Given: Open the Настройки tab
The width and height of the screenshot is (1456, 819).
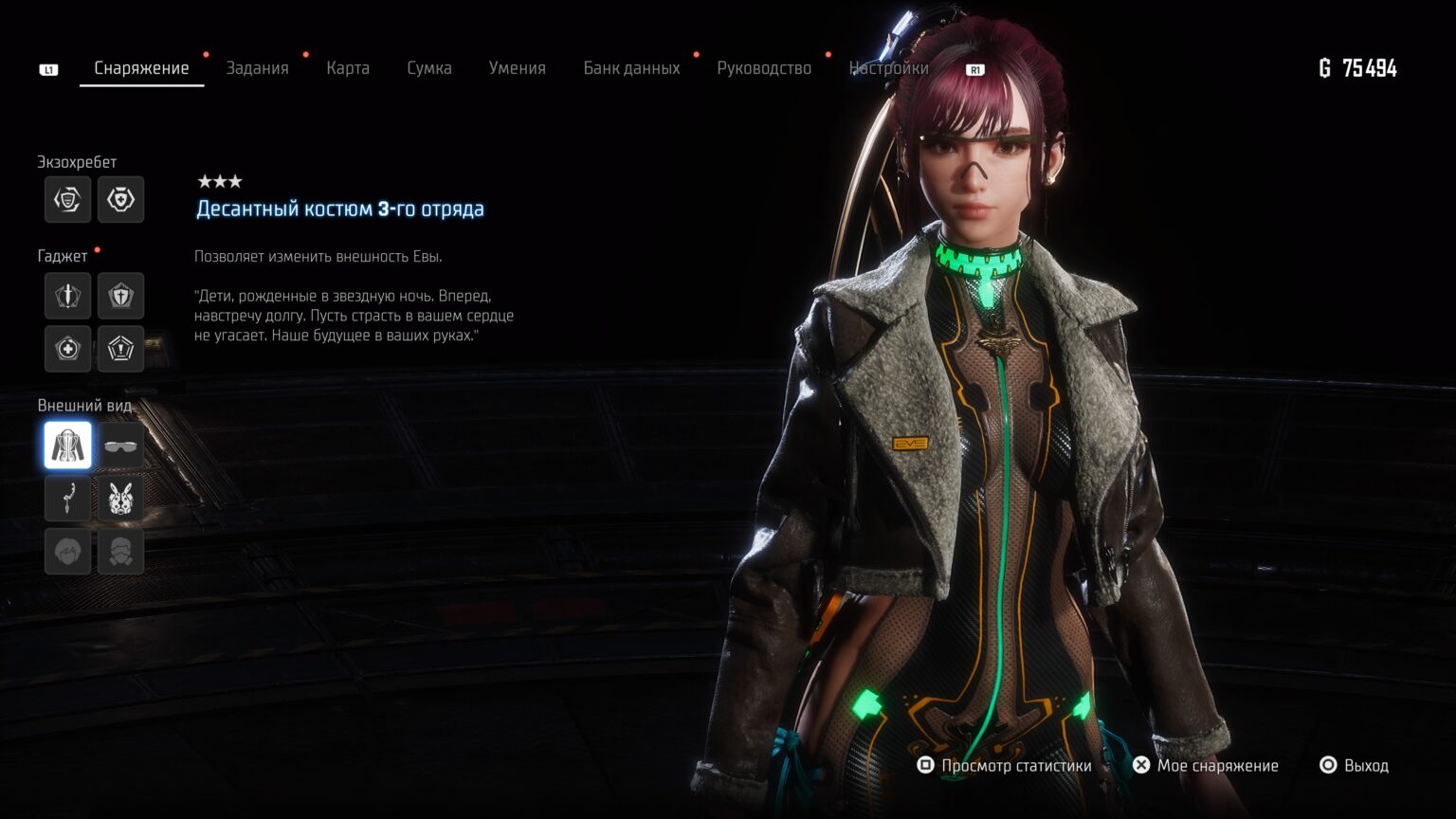Looking at the screenshot, I should (x=888, y=68).
